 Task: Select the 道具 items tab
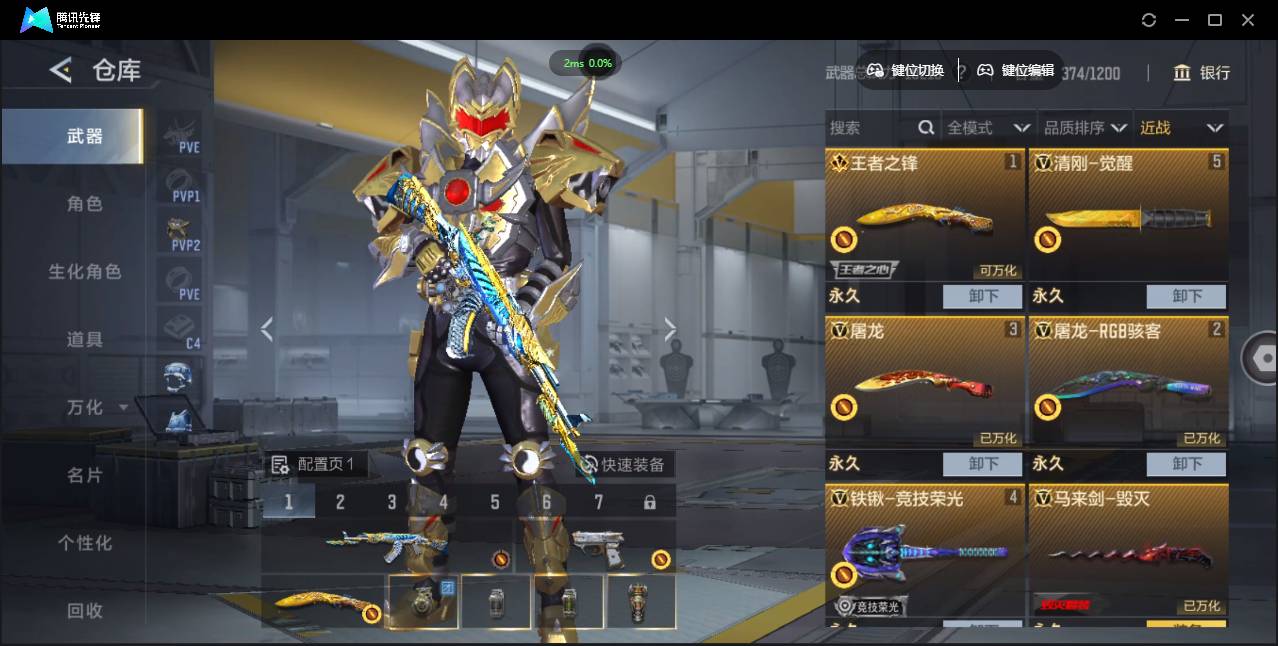pyautogui.click(x=85, y=340)
